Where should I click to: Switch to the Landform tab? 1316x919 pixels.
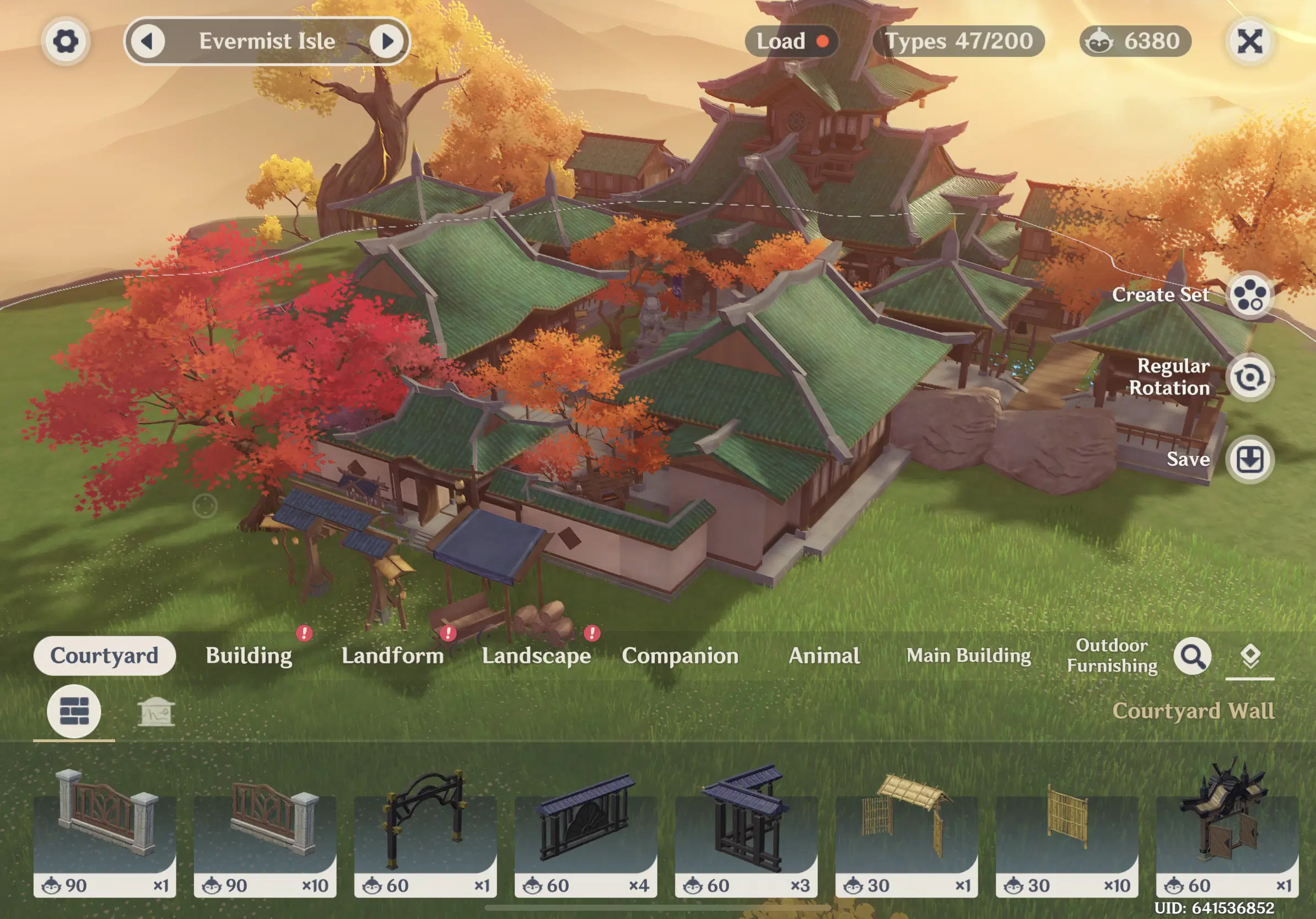(x=392, y=656)
